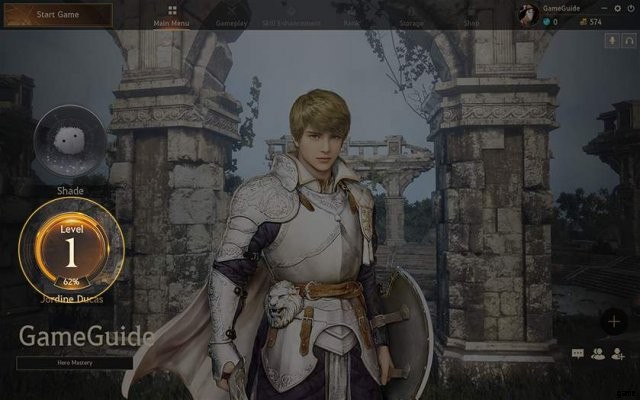Viewport: 640px width, 400px height.
Task: Click the GameGuide profile avatar
Action: 527,13
